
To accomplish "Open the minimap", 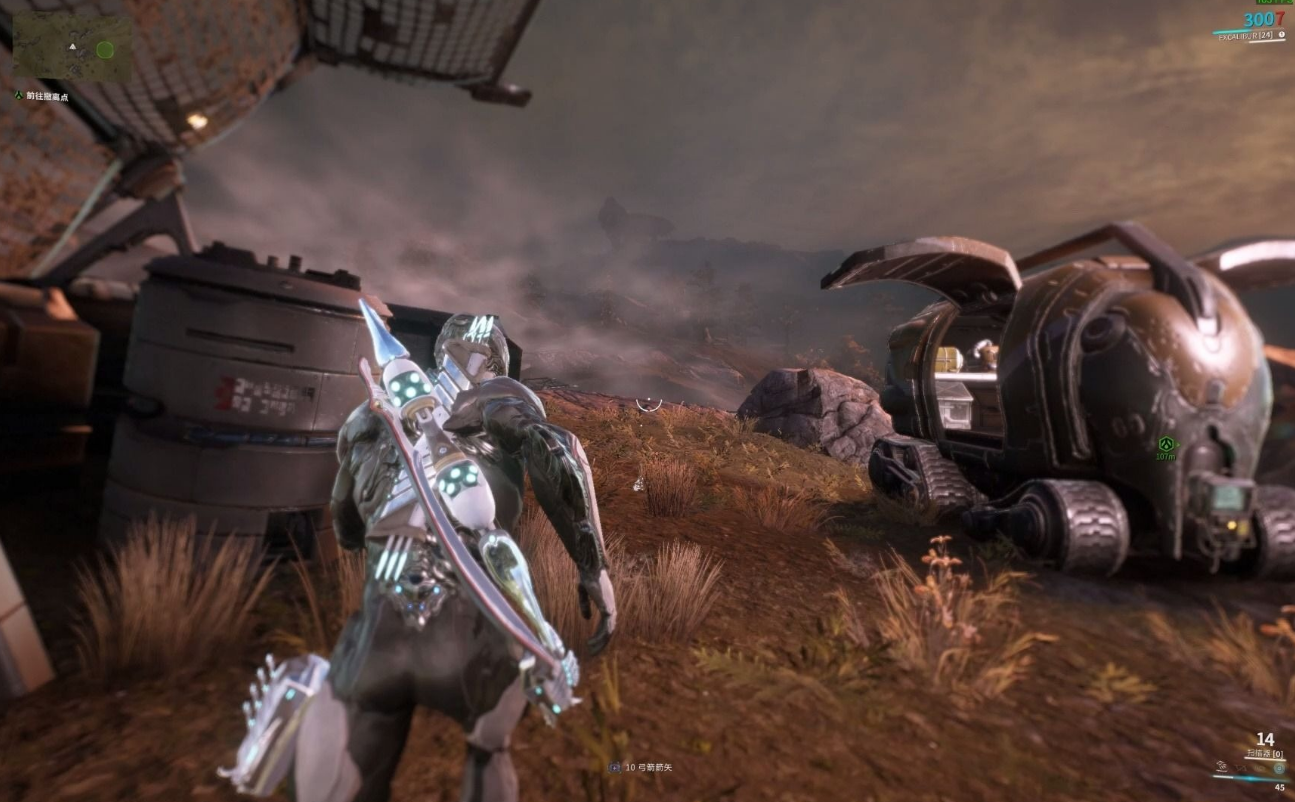I will point(72,46).
